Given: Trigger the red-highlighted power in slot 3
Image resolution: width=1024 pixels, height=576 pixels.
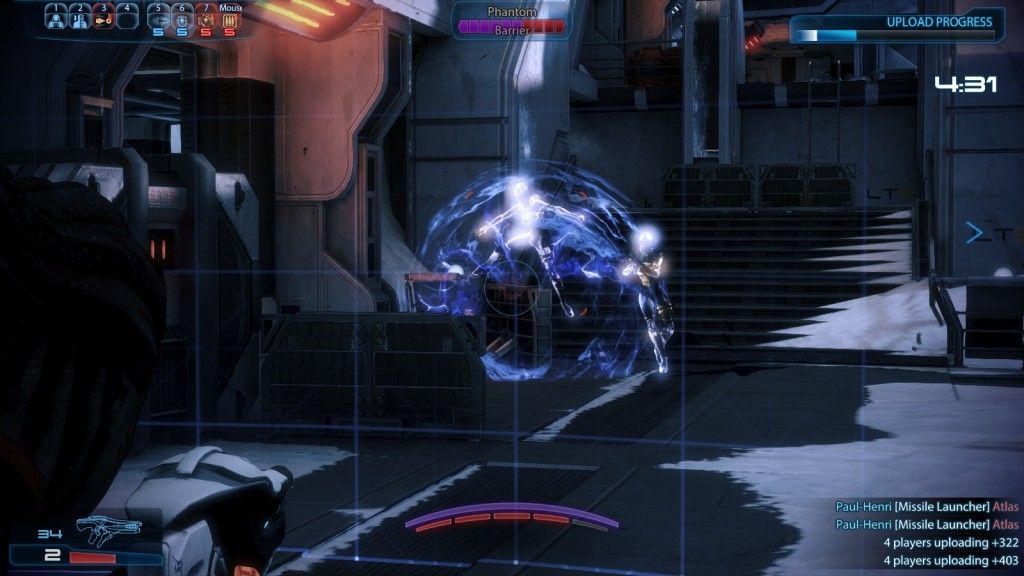Looking at the screenshot, I should click(104, 17).
